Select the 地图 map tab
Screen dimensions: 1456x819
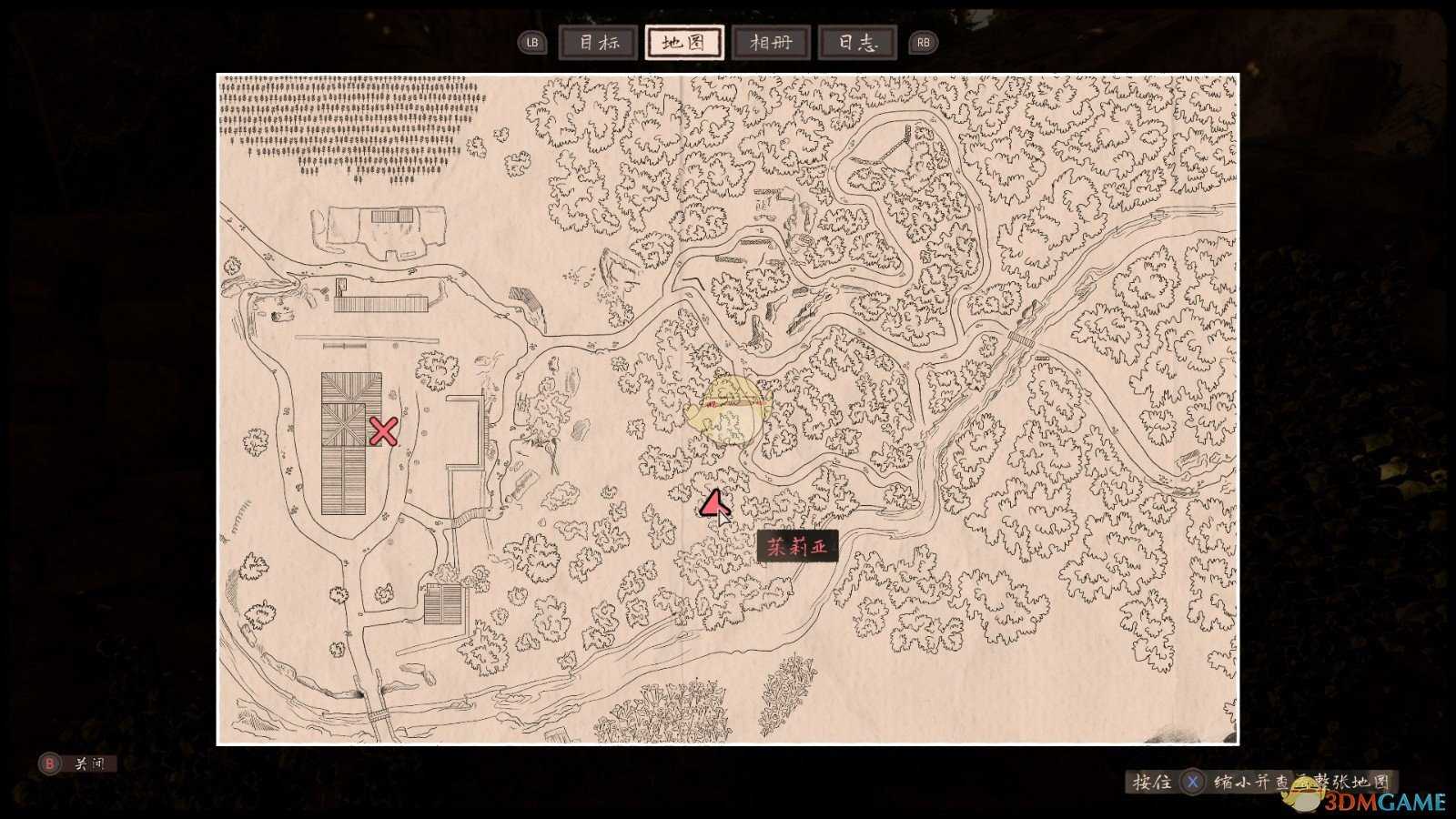[684, 43]
